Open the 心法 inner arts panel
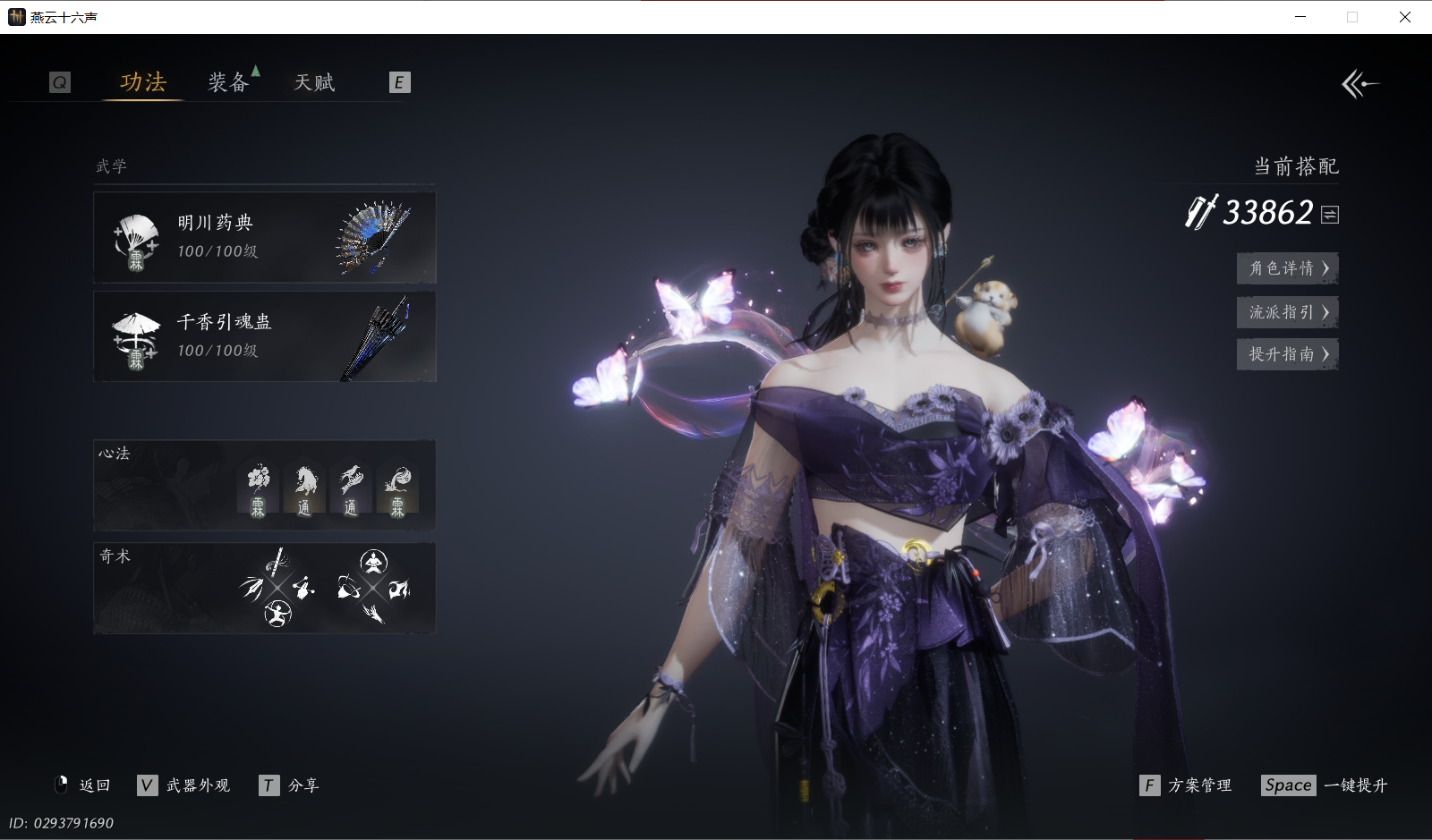This screenshot has width=1432, height=840. [x=264, y=486]
